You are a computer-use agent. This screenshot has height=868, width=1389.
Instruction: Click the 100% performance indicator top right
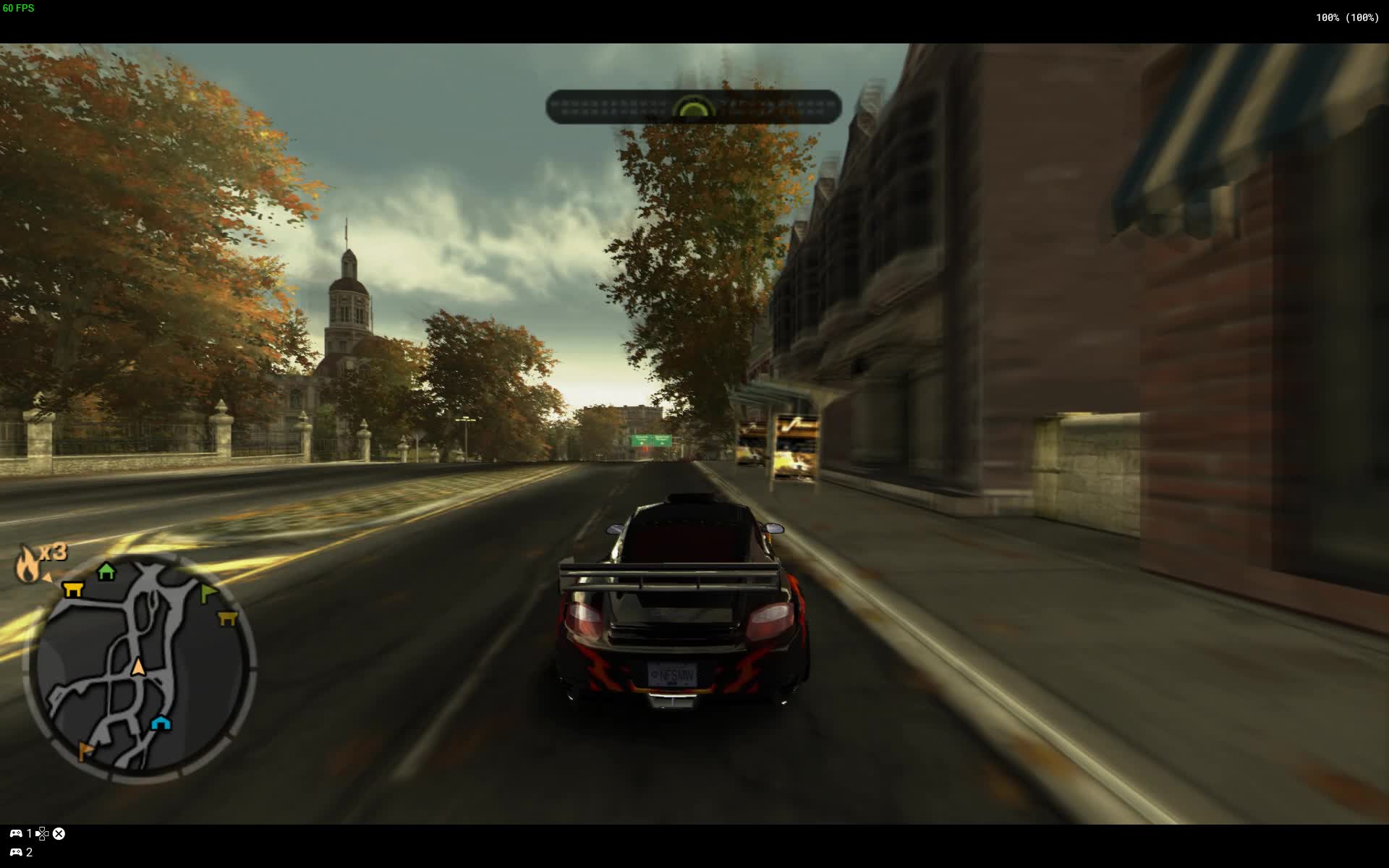point(1345,17)
